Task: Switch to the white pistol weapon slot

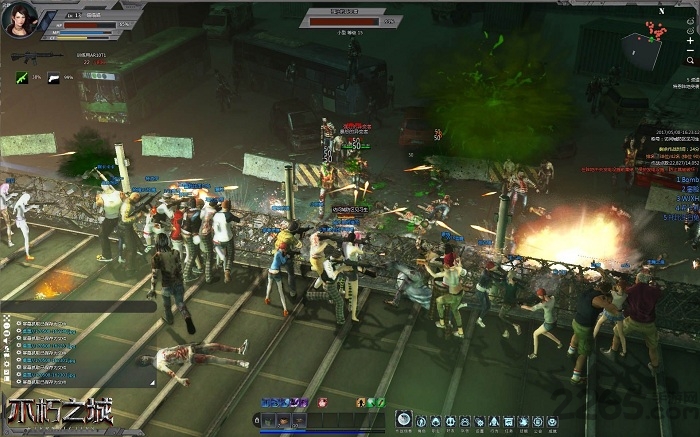Action: [55, 76]
